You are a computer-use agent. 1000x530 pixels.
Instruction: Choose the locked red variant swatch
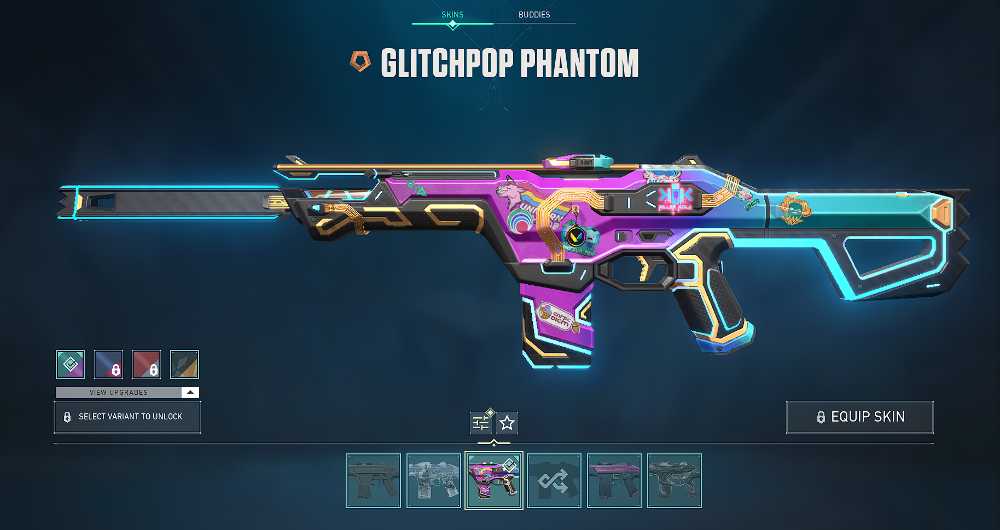pos(146,365)
